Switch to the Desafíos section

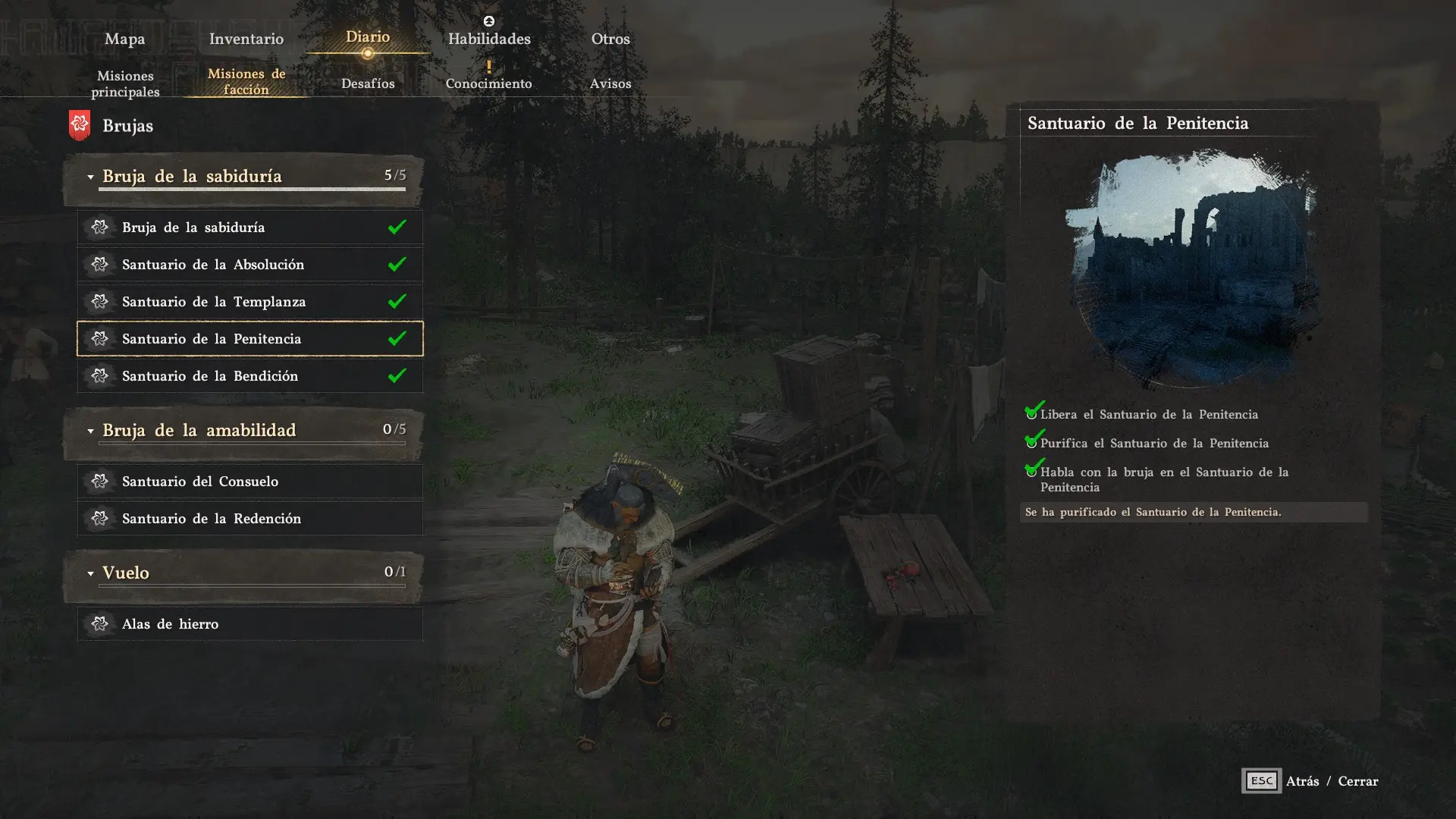368,83
